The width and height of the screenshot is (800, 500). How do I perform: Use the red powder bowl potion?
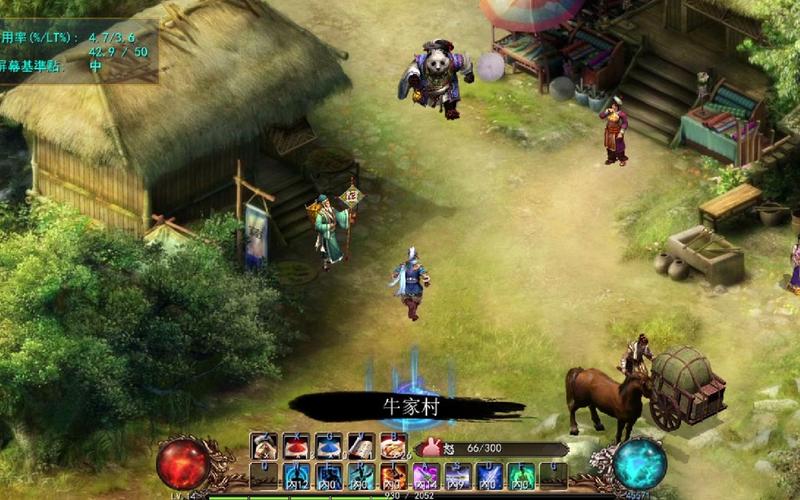(297, 447)
